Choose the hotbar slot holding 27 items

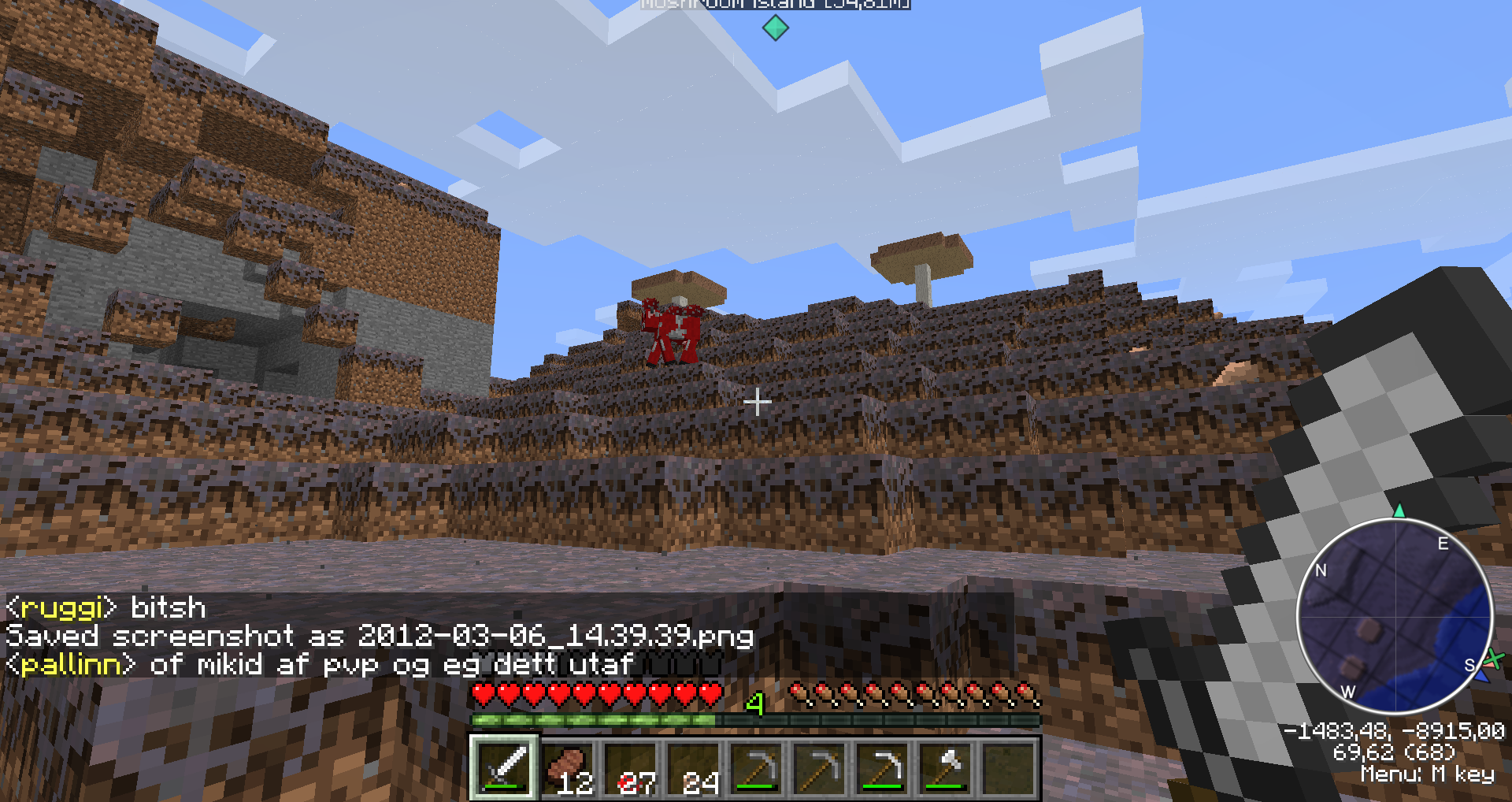point(631,767)
